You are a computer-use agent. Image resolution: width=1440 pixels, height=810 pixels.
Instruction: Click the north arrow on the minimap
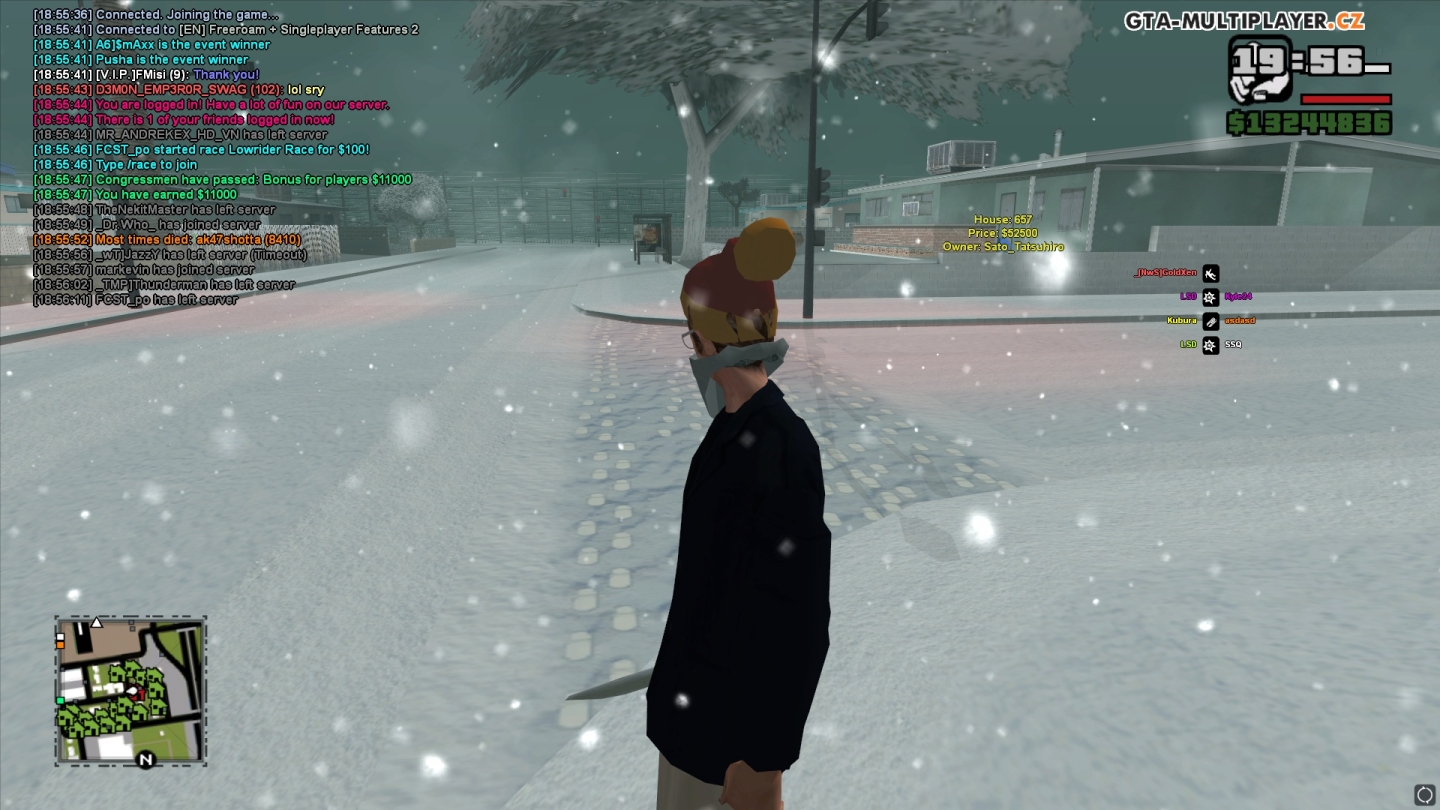[146, 759]
